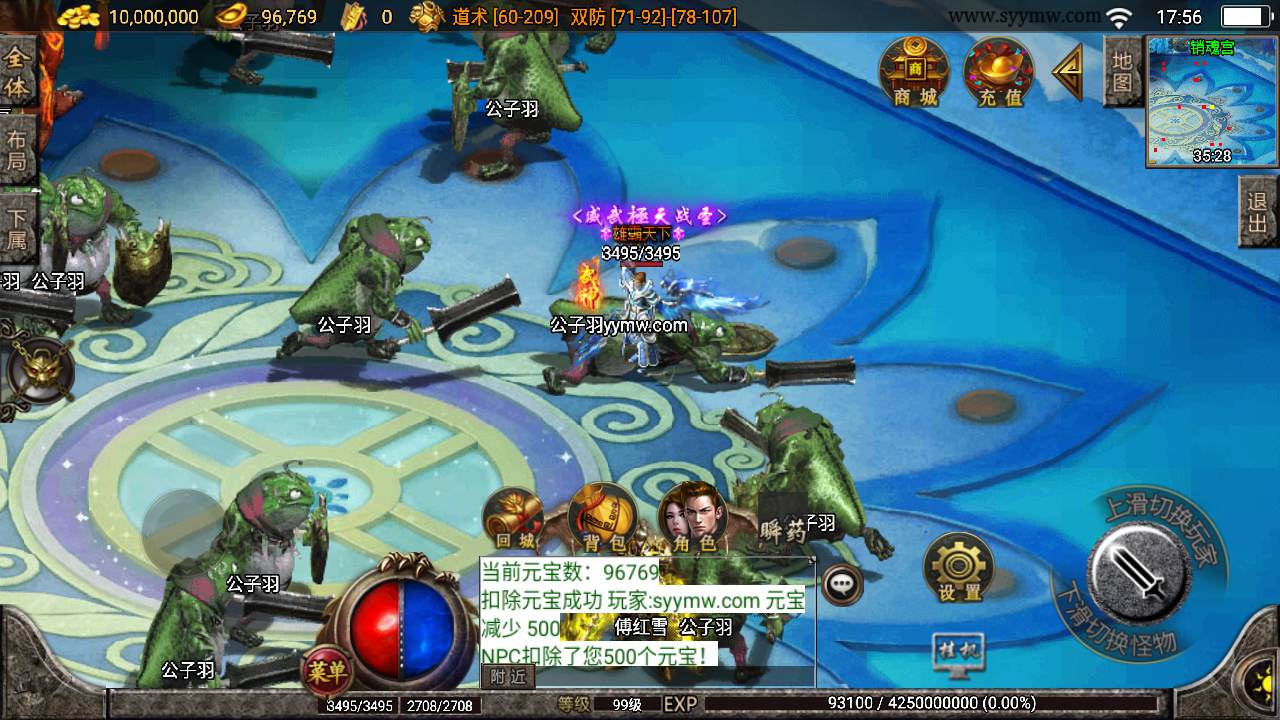Open the 地图 map button
This screenshot has height=720, width=1280.
1123,71
